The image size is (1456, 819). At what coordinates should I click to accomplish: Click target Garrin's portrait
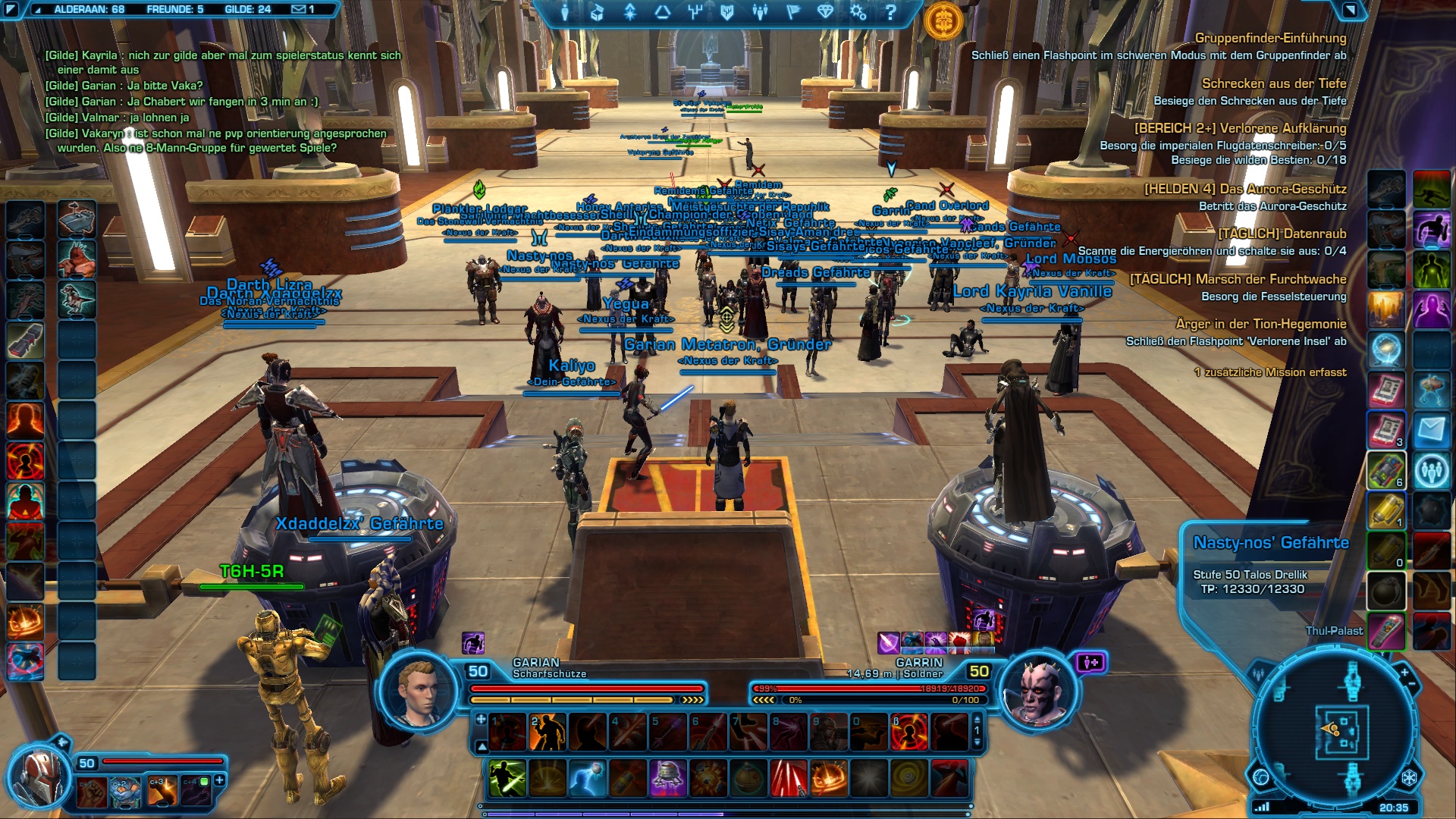point(1037,692)
